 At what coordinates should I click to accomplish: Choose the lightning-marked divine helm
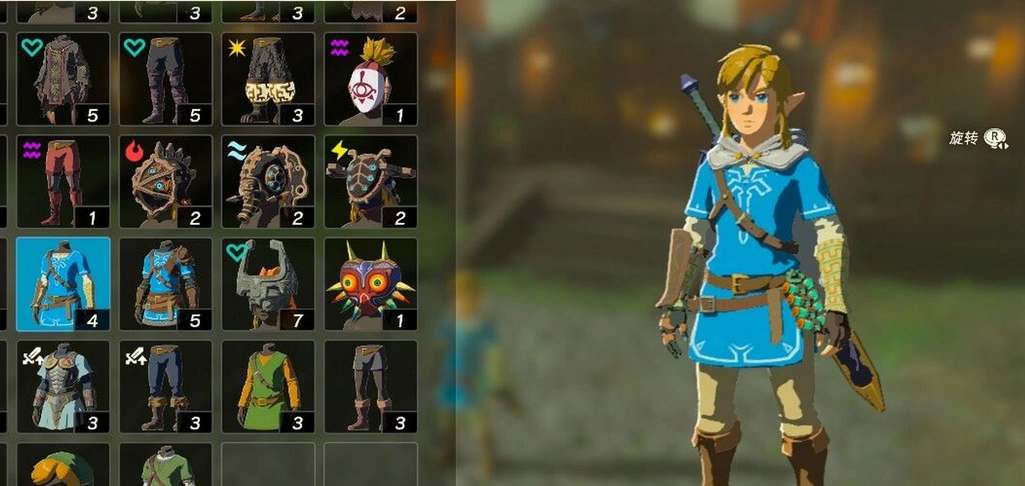click(x=370, y=182)
